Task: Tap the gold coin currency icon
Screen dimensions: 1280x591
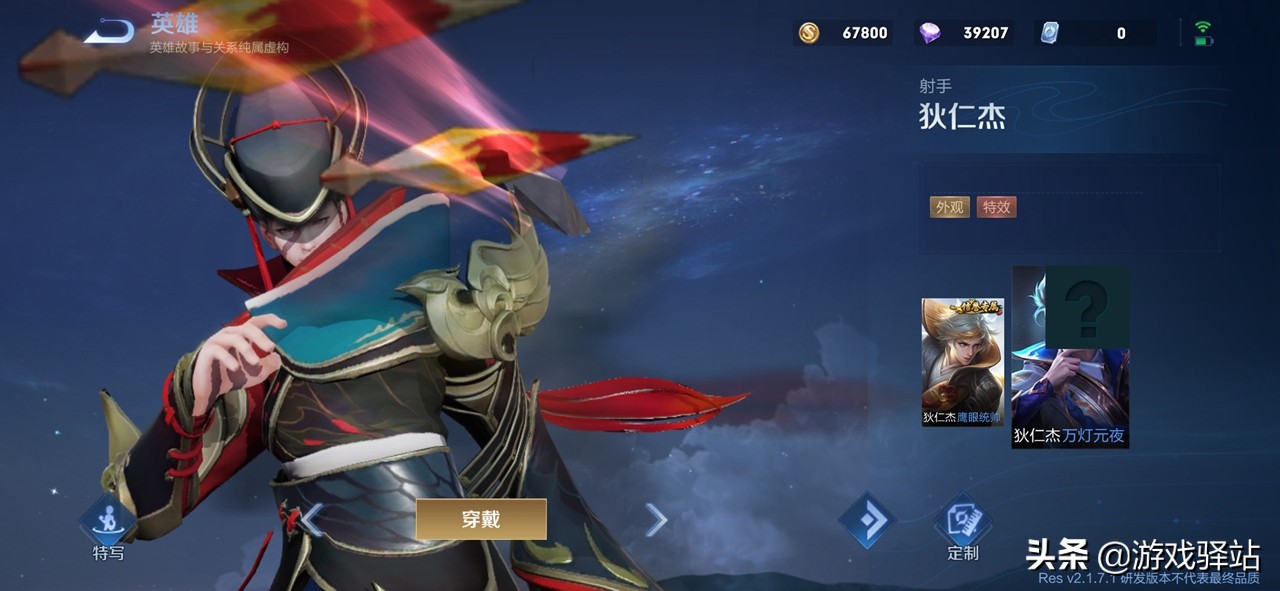Action: coord(809,33)
